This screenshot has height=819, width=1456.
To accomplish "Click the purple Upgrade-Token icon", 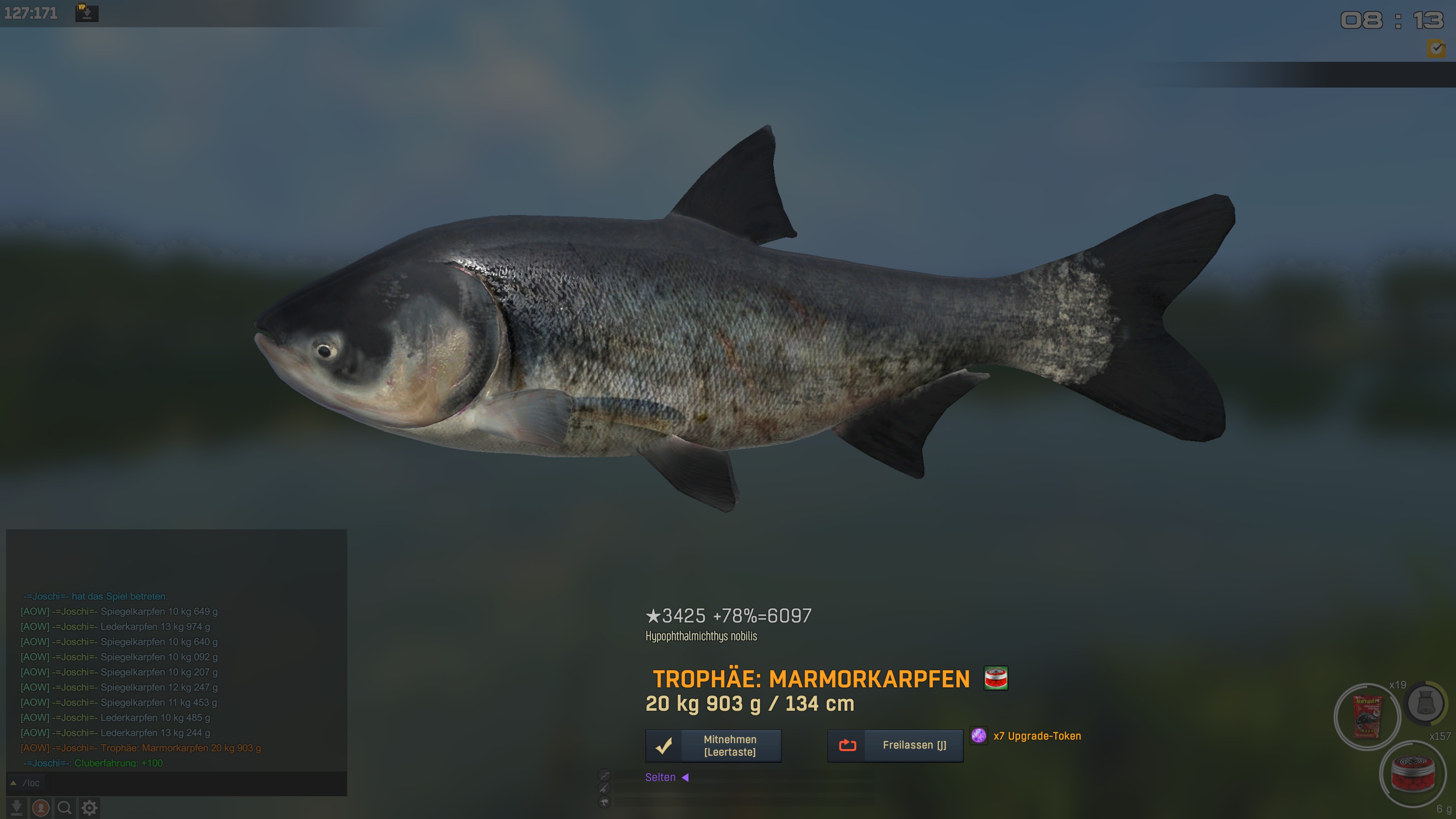I will 978,735.
